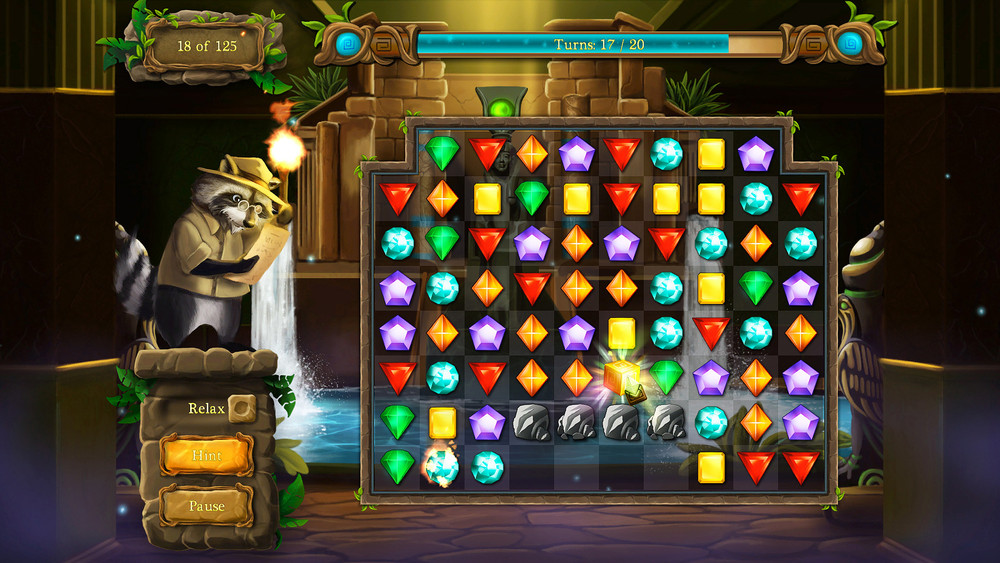Image resolution: width=1000 pixels, height=563 pixels.
Task: Select the yellow gem in the top row
Action: coord(711,153)
